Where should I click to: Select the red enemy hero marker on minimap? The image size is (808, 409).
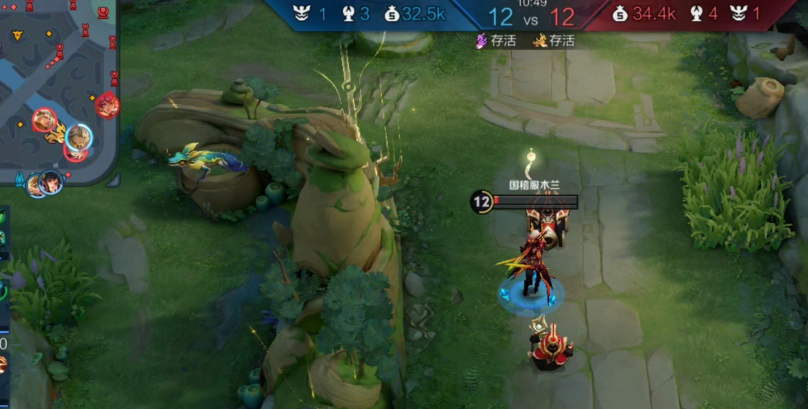tap(107, 105)
